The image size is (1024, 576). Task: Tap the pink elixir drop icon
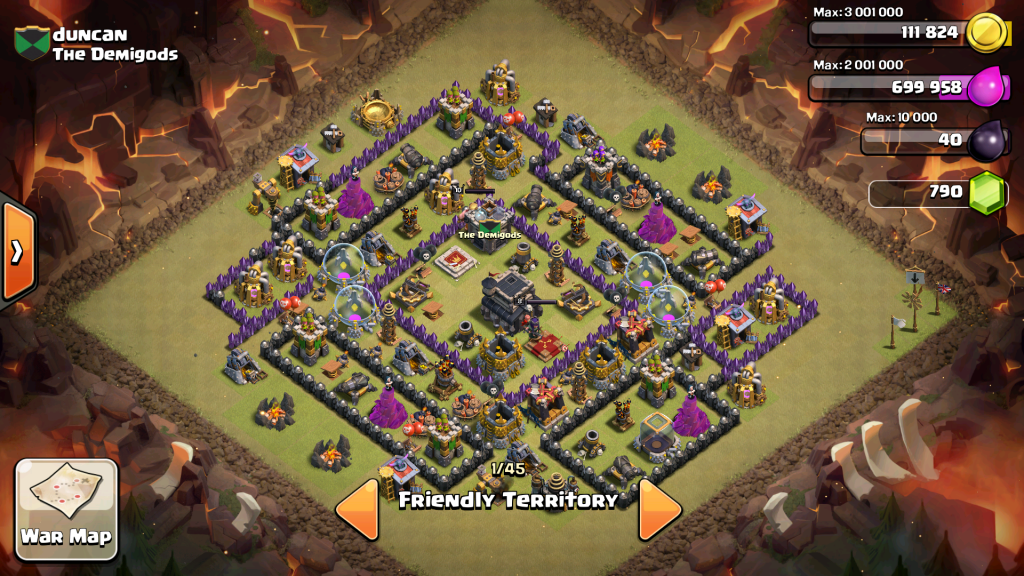tap(986, 87)
